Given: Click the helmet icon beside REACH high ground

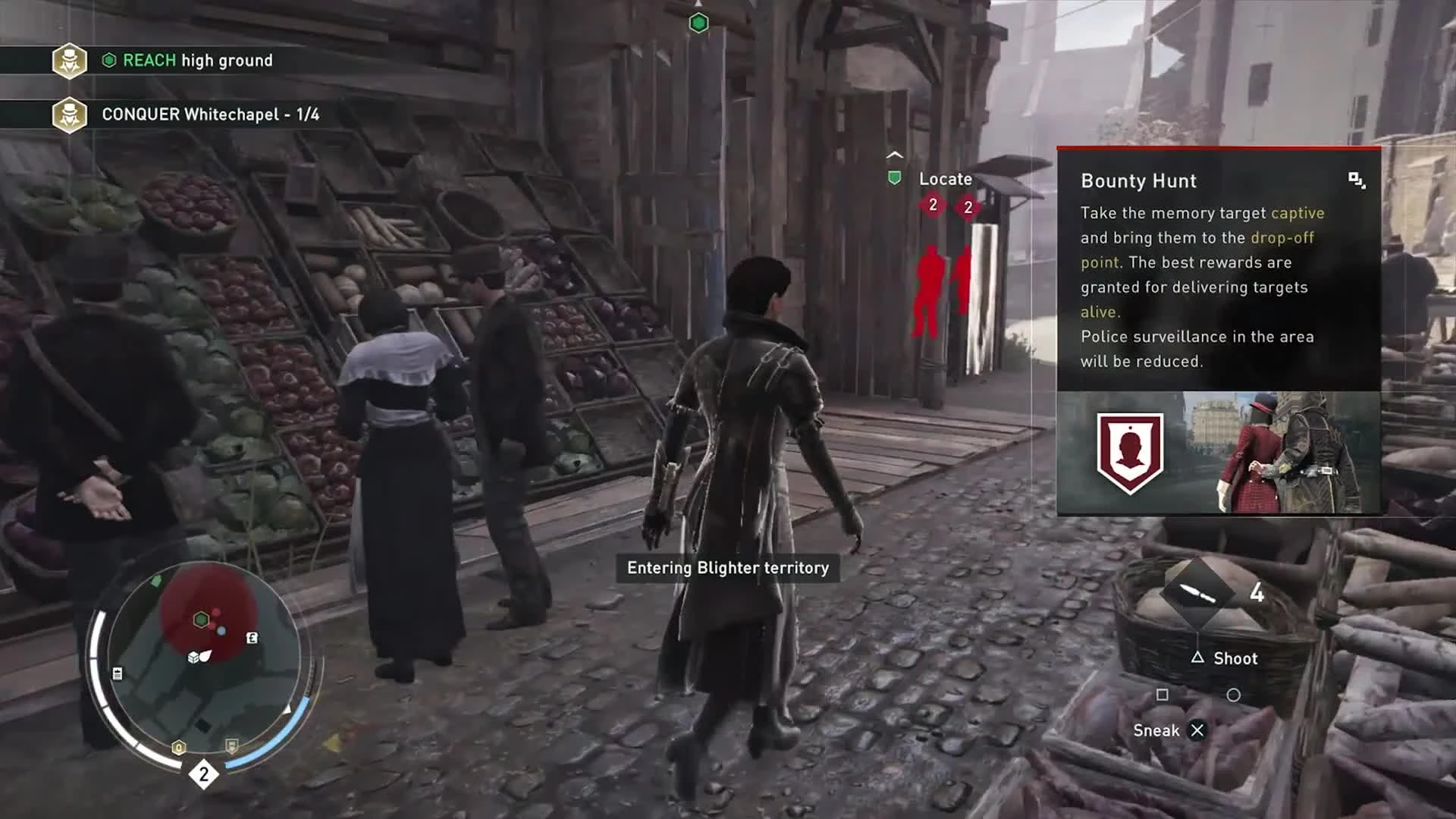Looking at the screenshot, I should coord(69,61).
